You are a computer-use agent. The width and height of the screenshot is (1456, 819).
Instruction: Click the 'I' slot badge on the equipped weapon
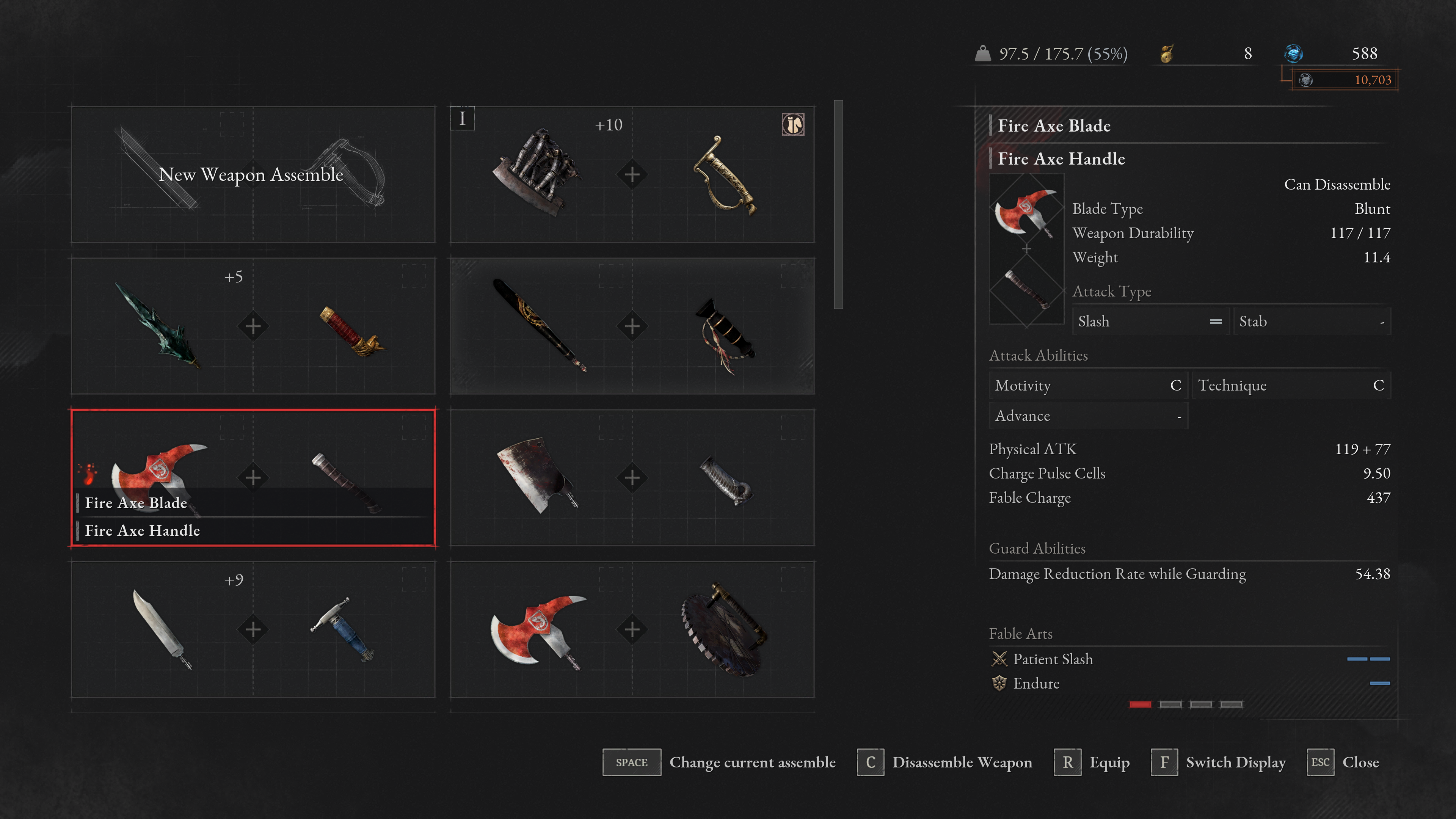[463, 119]
